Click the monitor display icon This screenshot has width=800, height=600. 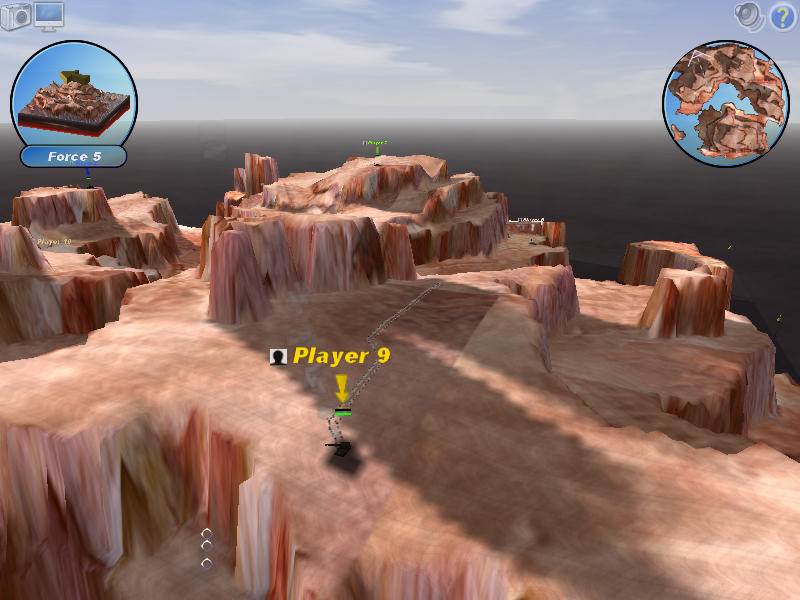pos(48,15)
